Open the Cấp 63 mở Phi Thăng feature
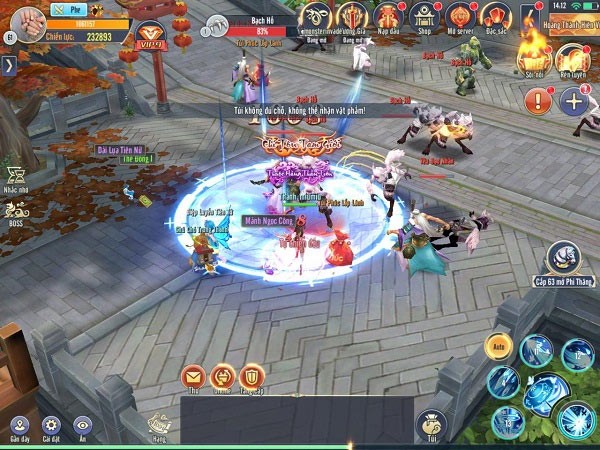Screen dimensions: 600x450 click(x=563, y=261)
